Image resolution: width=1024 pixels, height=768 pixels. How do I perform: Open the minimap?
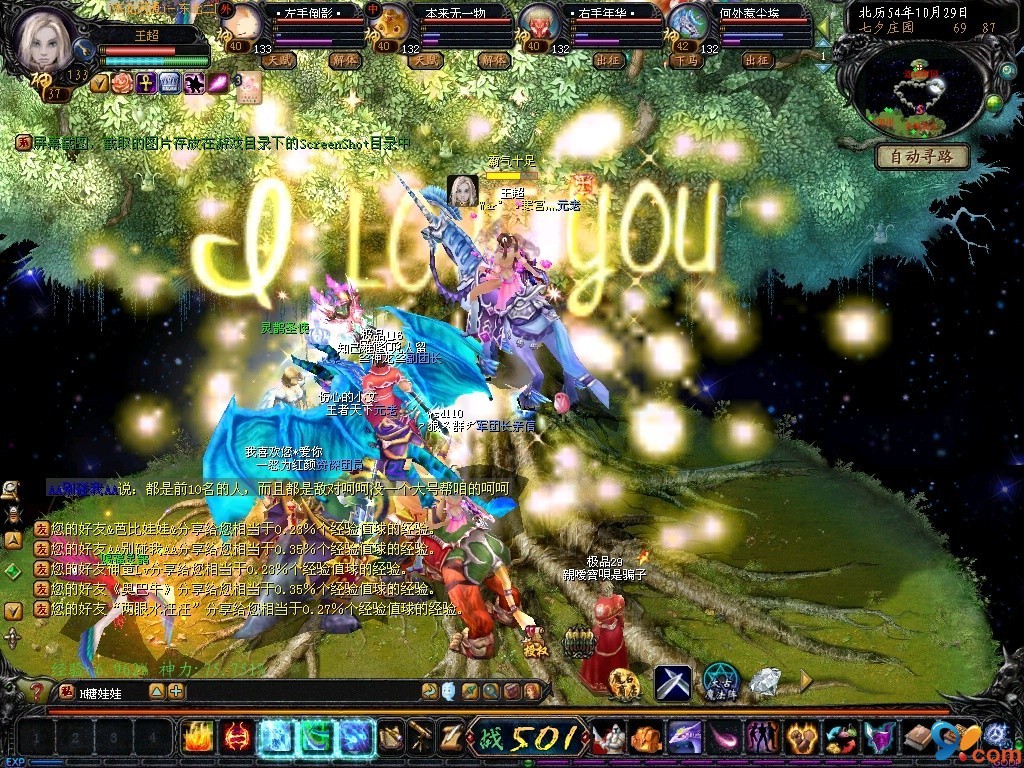(912, 92)
